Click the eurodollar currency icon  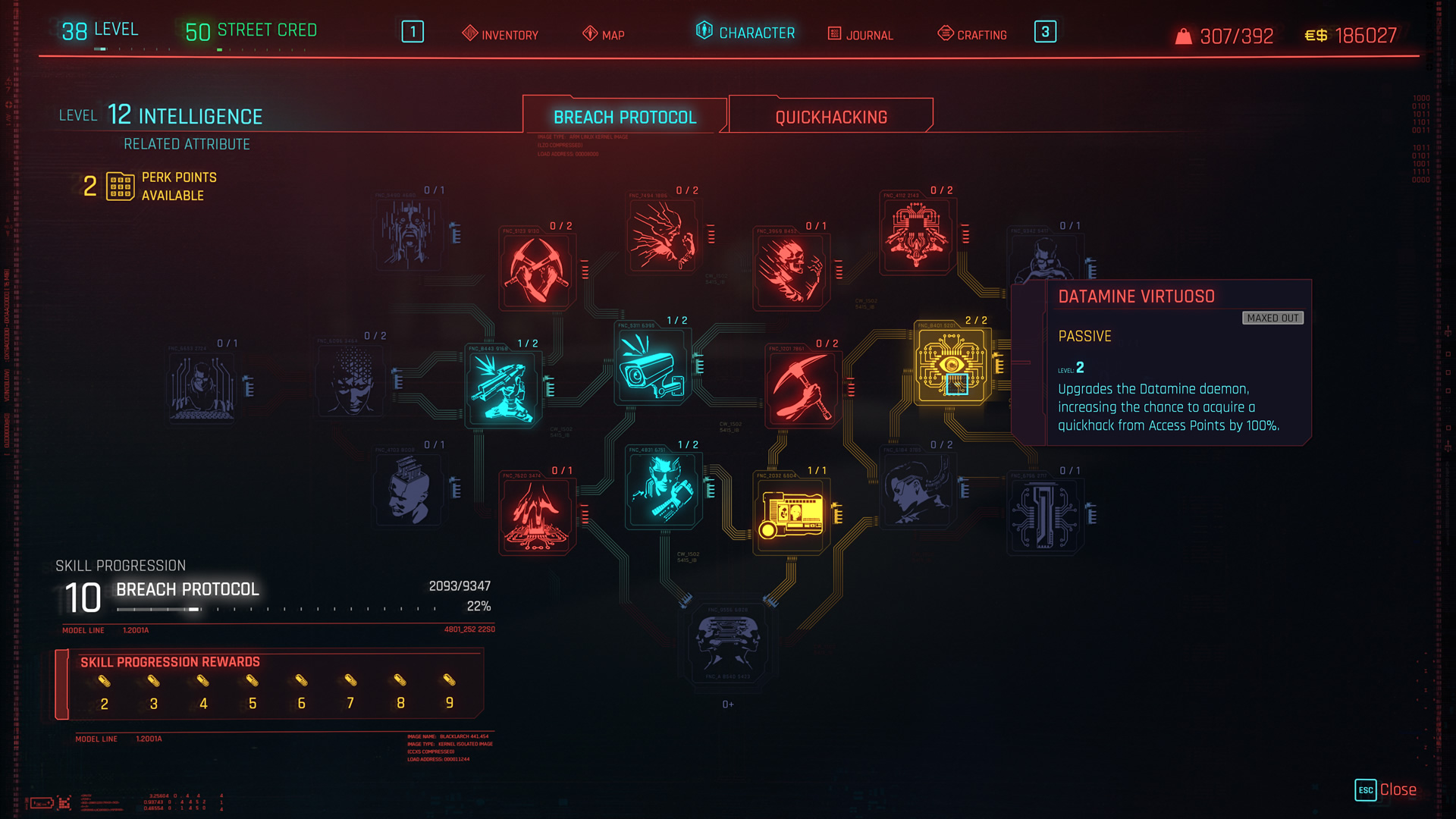1316,35
